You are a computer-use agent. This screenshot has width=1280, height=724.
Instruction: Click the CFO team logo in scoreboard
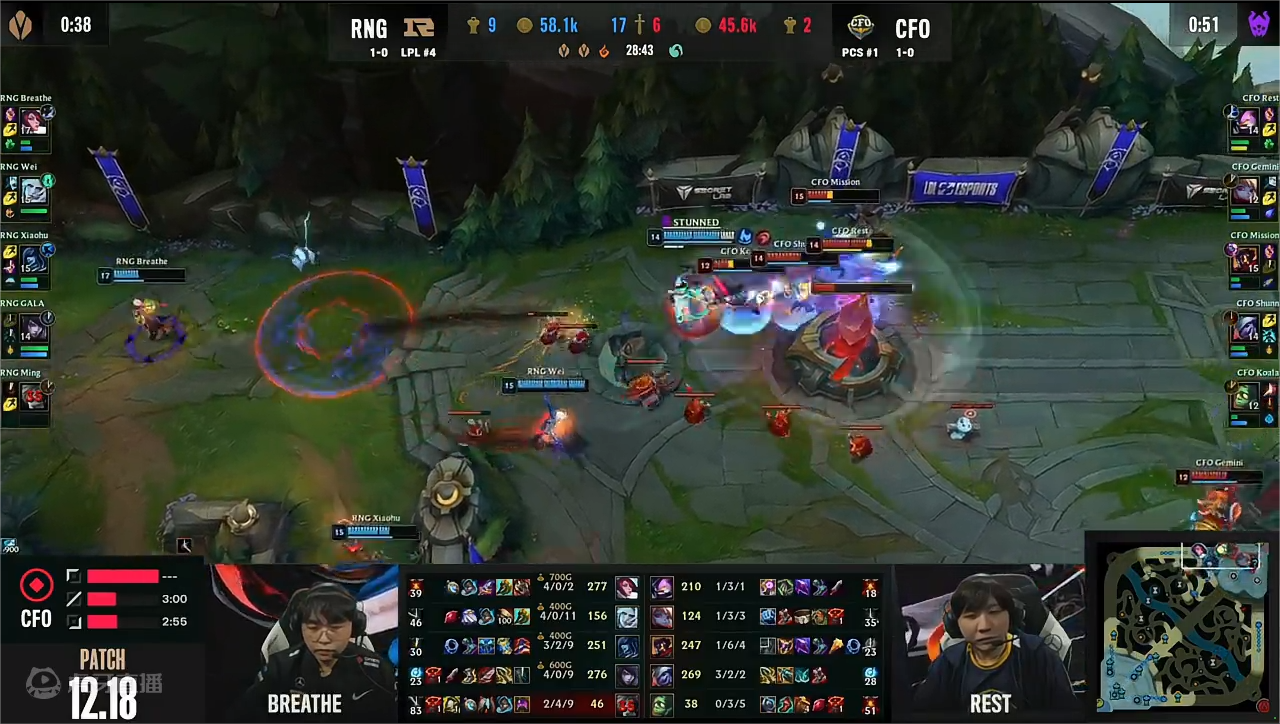click(x=860, y=27)
